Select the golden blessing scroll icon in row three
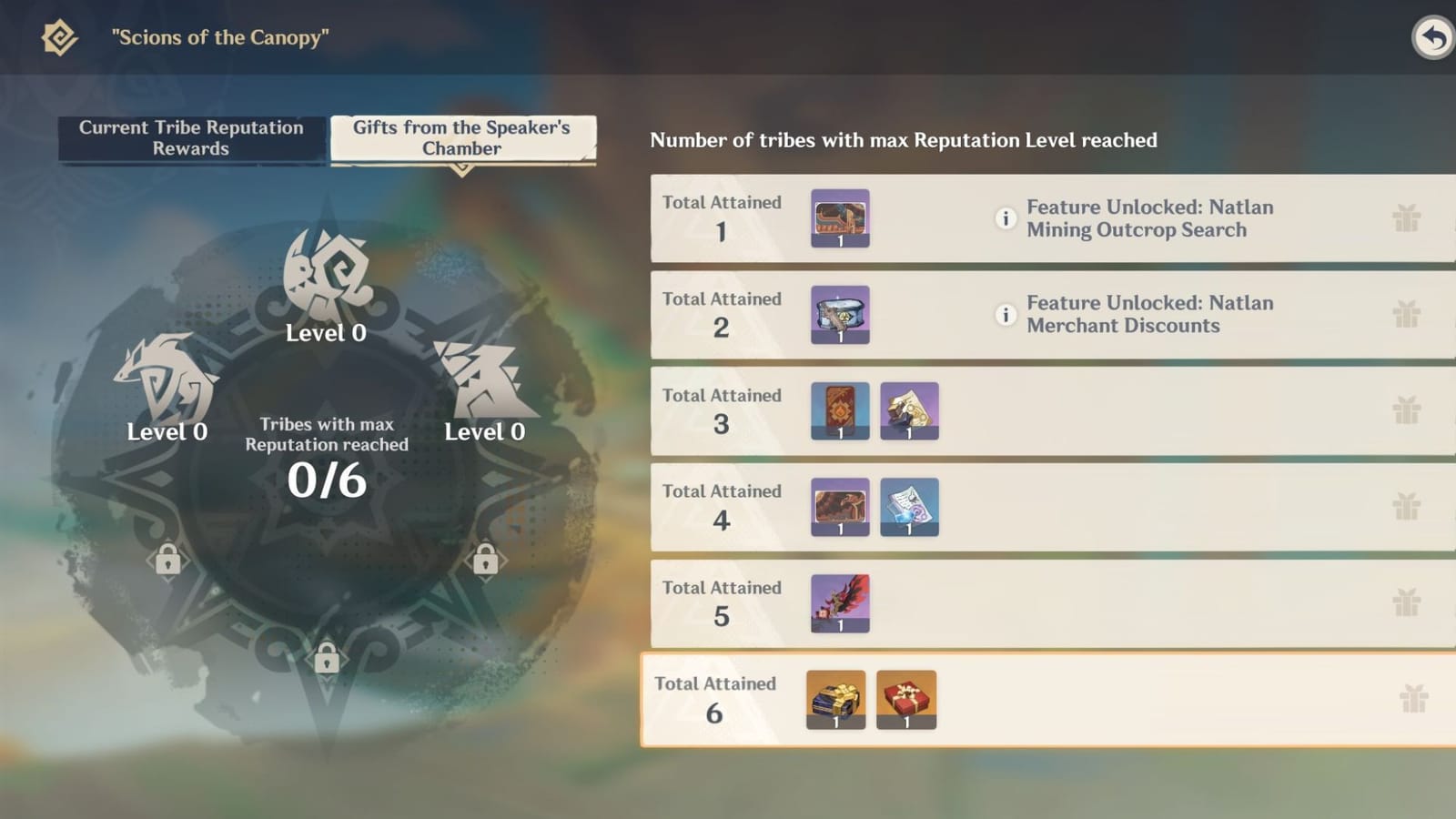1456x819 pixels. 909,411
